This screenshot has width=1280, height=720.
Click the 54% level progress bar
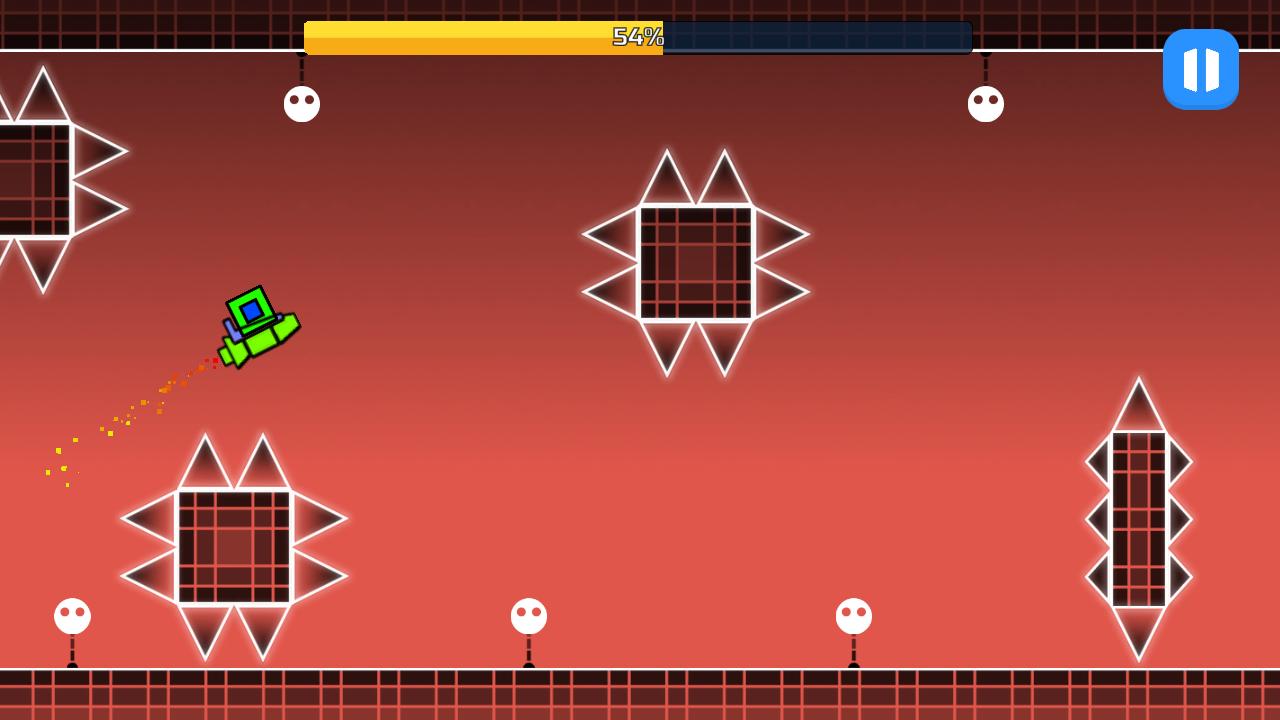point(637,37)
